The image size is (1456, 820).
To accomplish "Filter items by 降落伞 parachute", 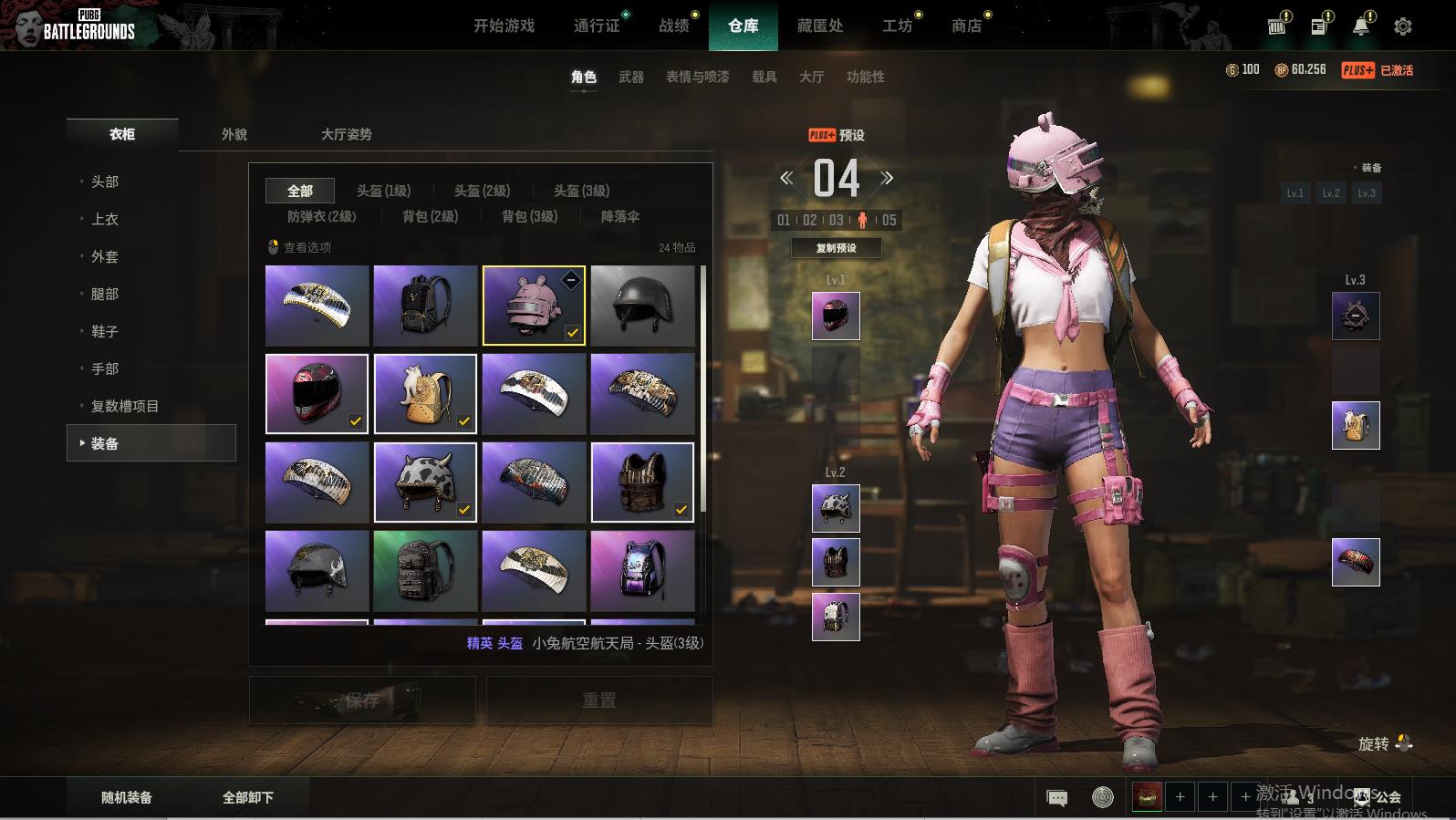I will [619, 216].
